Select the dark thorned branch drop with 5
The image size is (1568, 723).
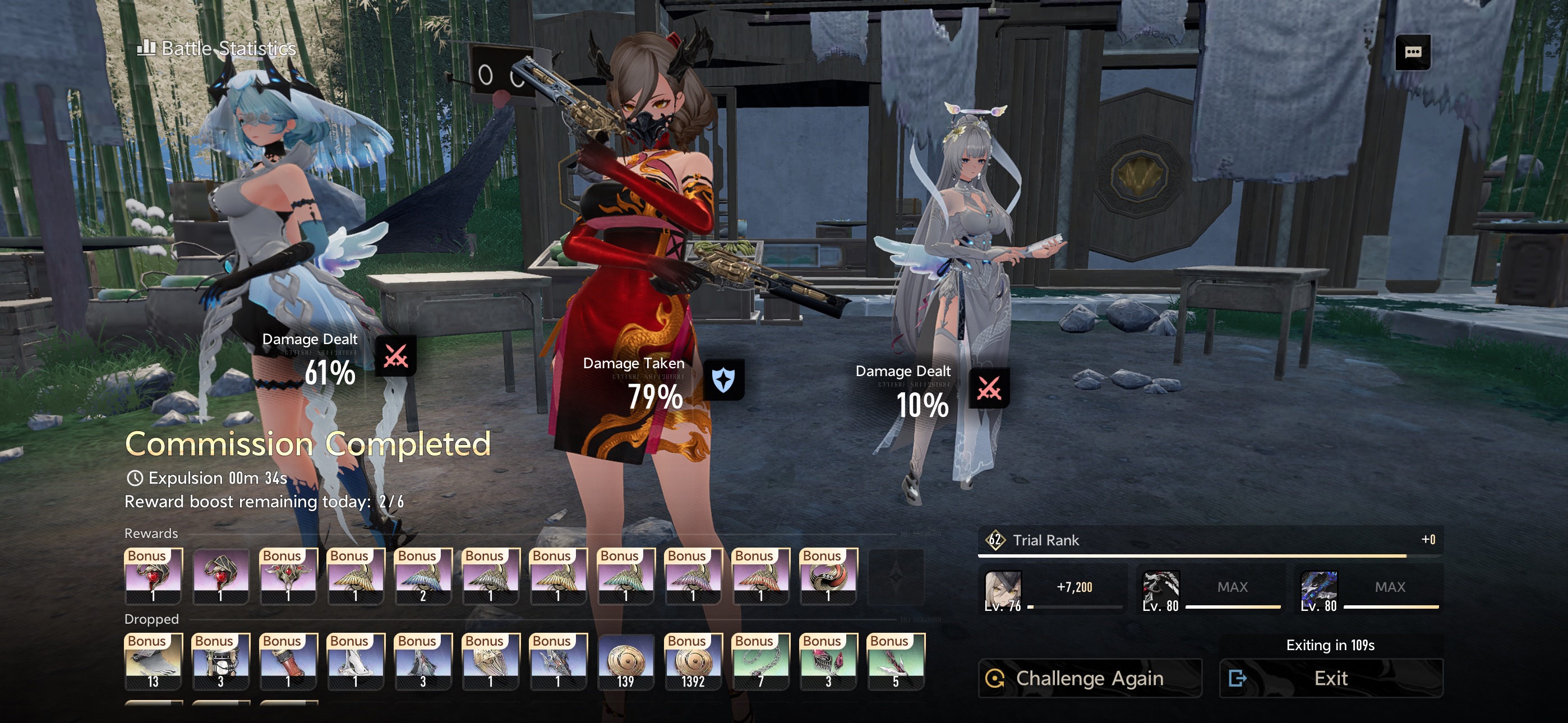click(896, 661)
